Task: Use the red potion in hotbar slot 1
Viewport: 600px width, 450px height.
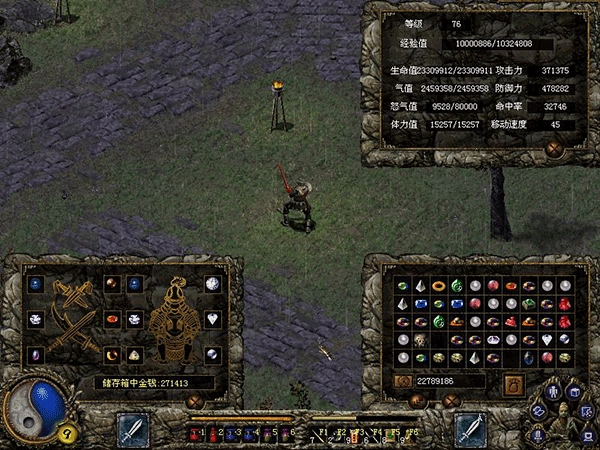Action: pyautogui.click(x=194, y=433)
